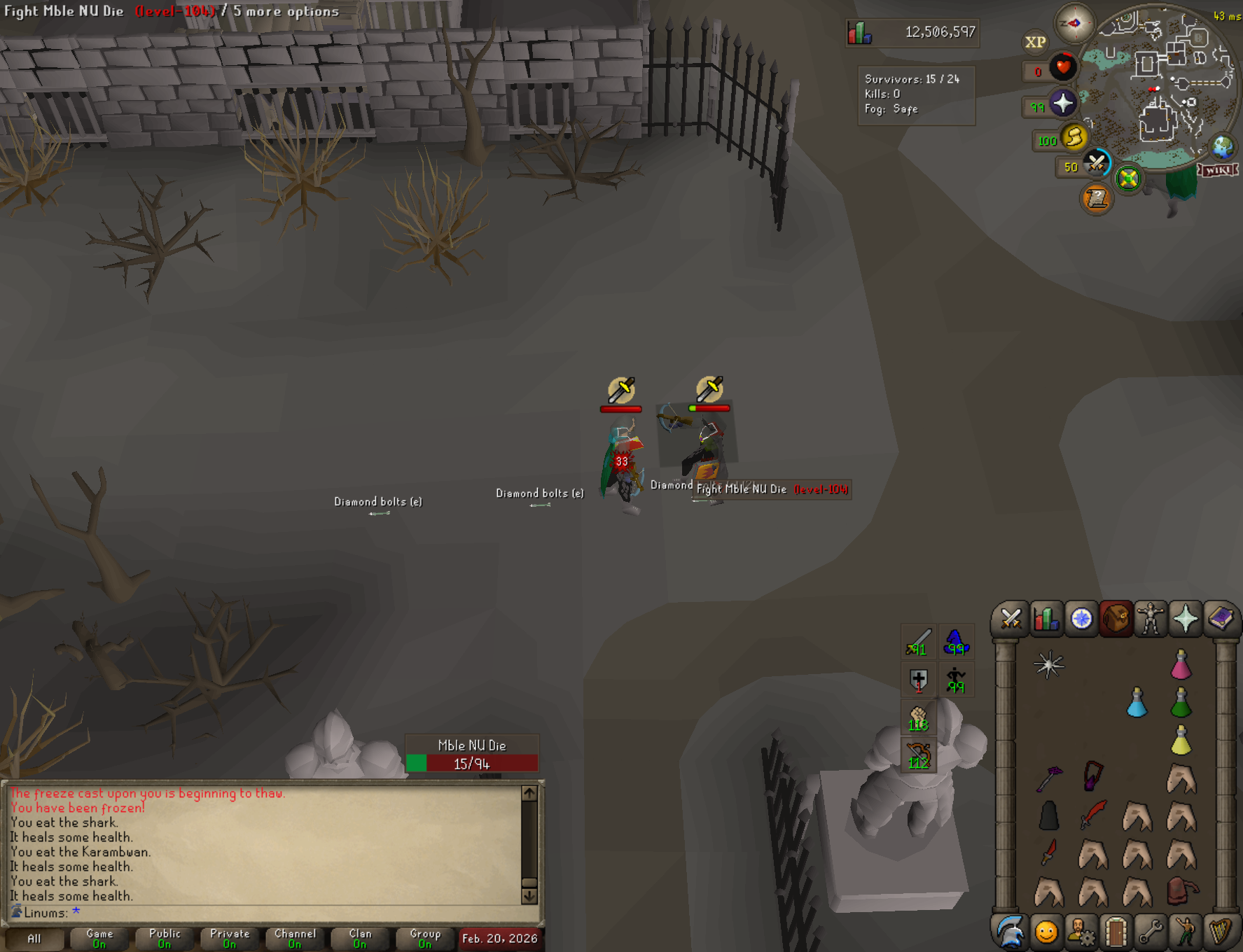Click the Wiki lookup banner
The height and width of the screenshot is (952, 1243).
[1218, 170]
